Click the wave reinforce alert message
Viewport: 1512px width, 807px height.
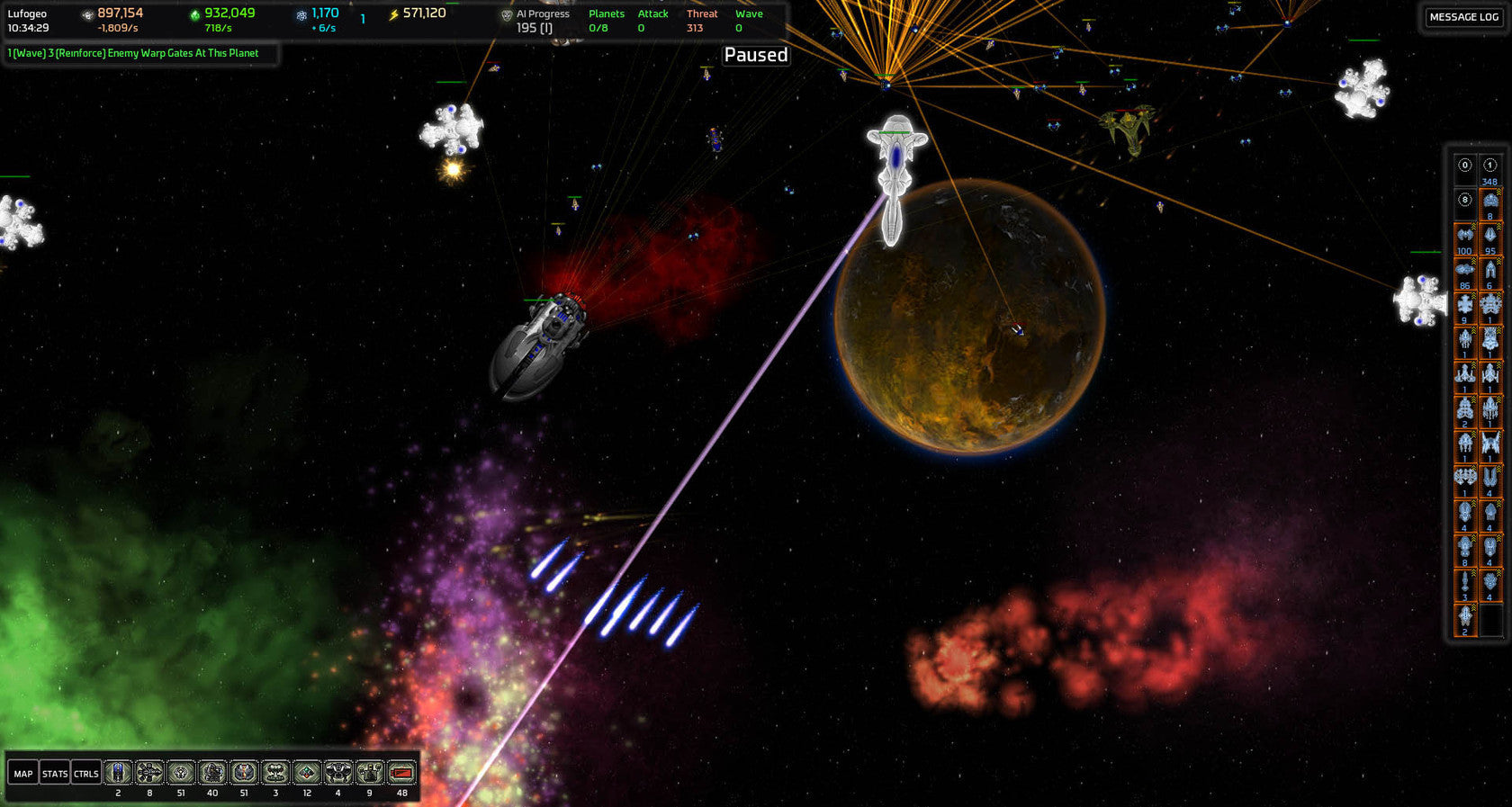point(133,53)
